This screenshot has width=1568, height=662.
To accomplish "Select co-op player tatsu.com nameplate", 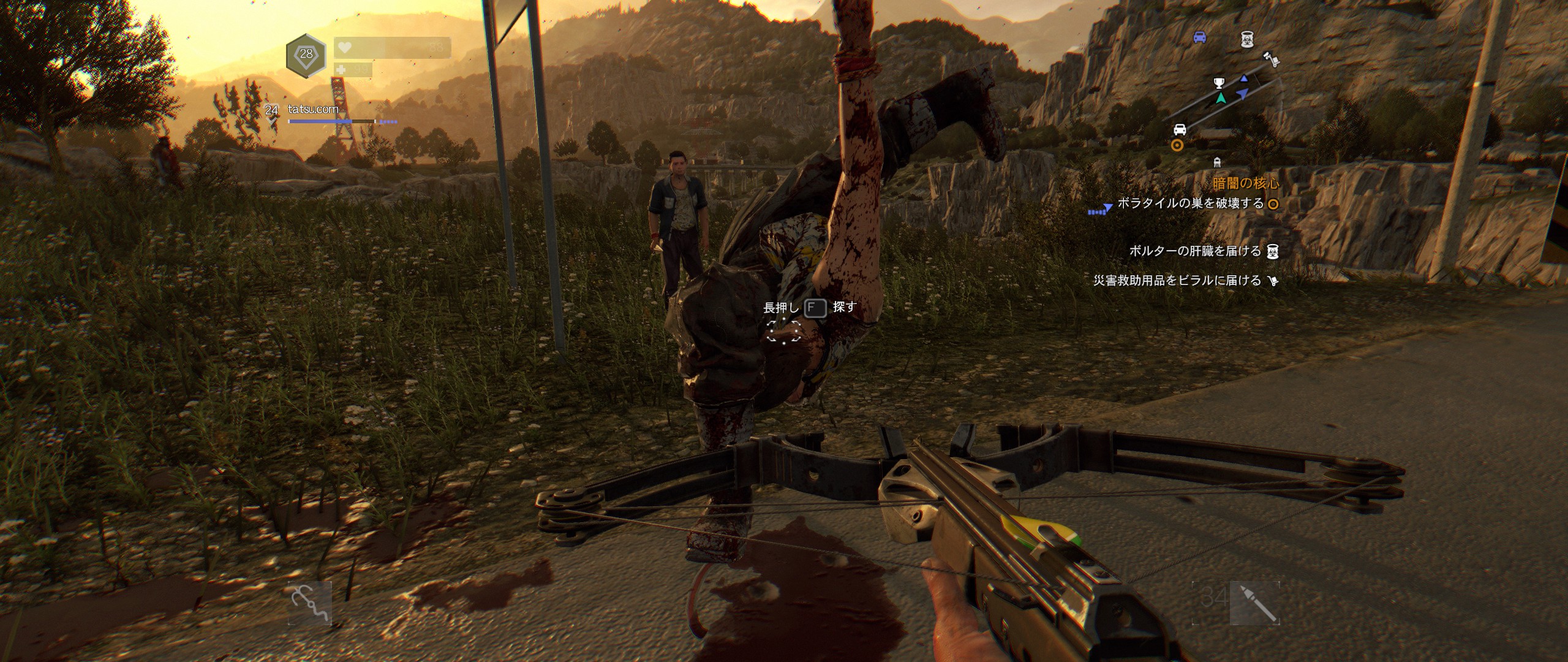I will click(313, 109).
